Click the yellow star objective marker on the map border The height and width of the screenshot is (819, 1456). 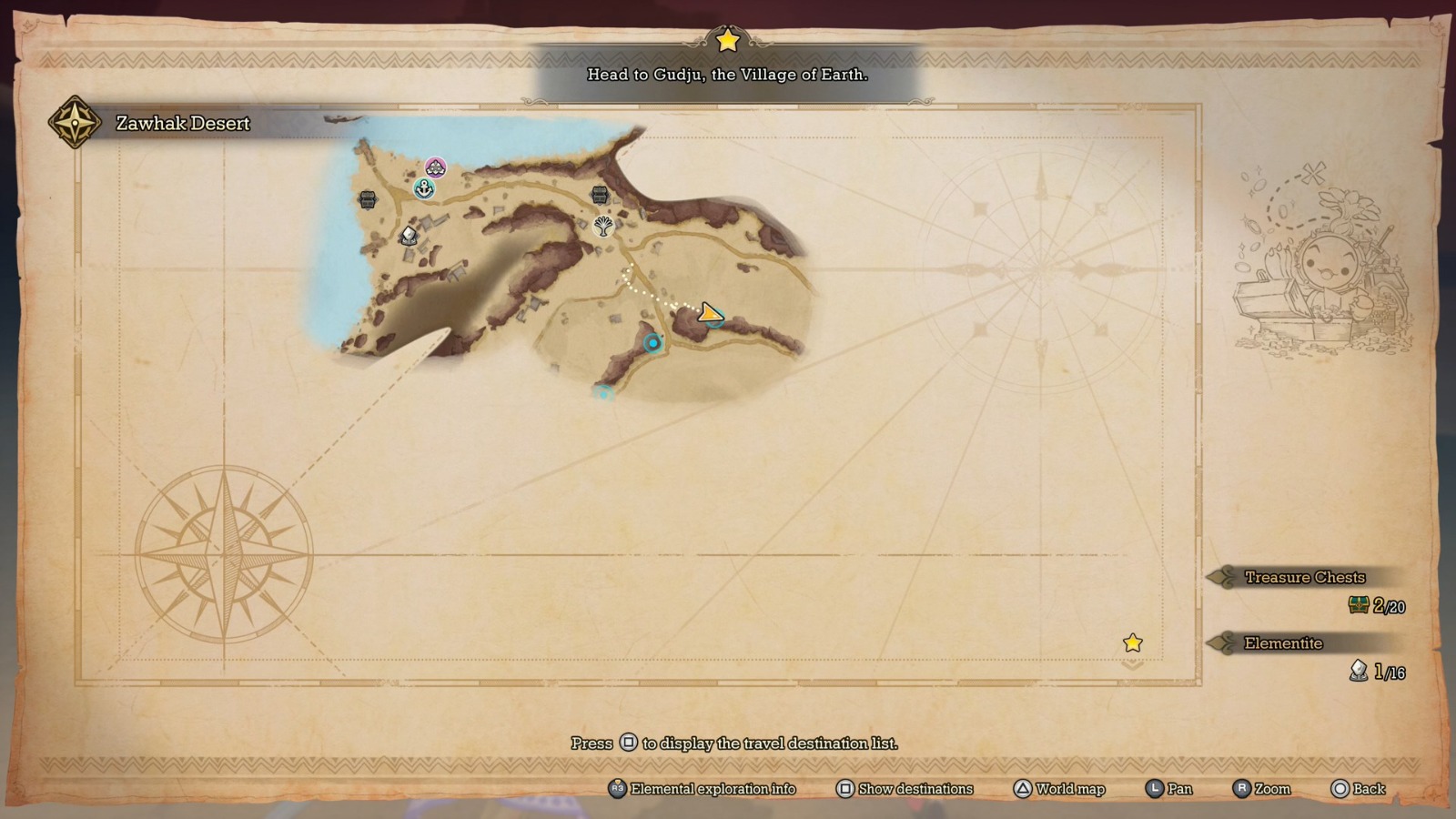[1133, 643]
